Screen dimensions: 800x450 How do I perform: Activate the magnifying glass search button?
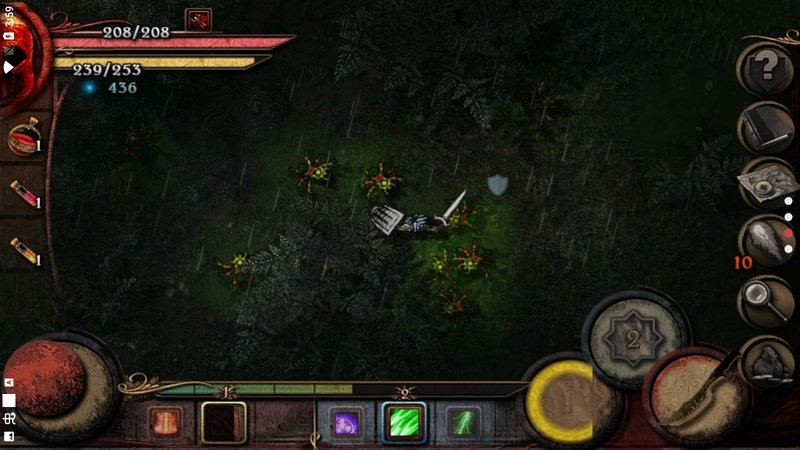coord(766,298)
